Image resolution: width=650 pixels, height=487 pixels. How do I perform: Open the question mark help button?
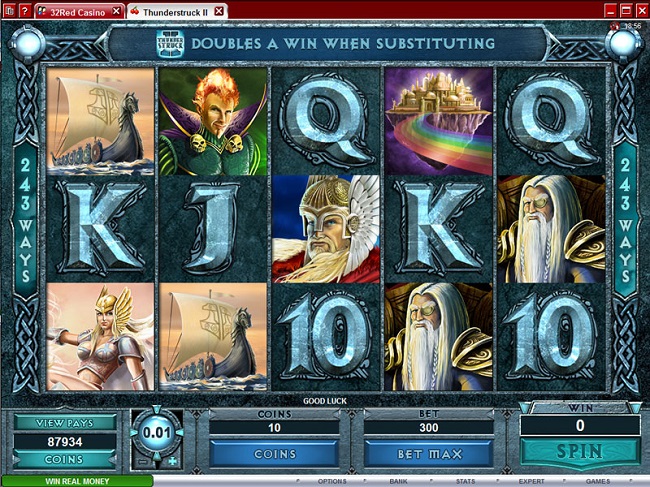tap(25, 10)
